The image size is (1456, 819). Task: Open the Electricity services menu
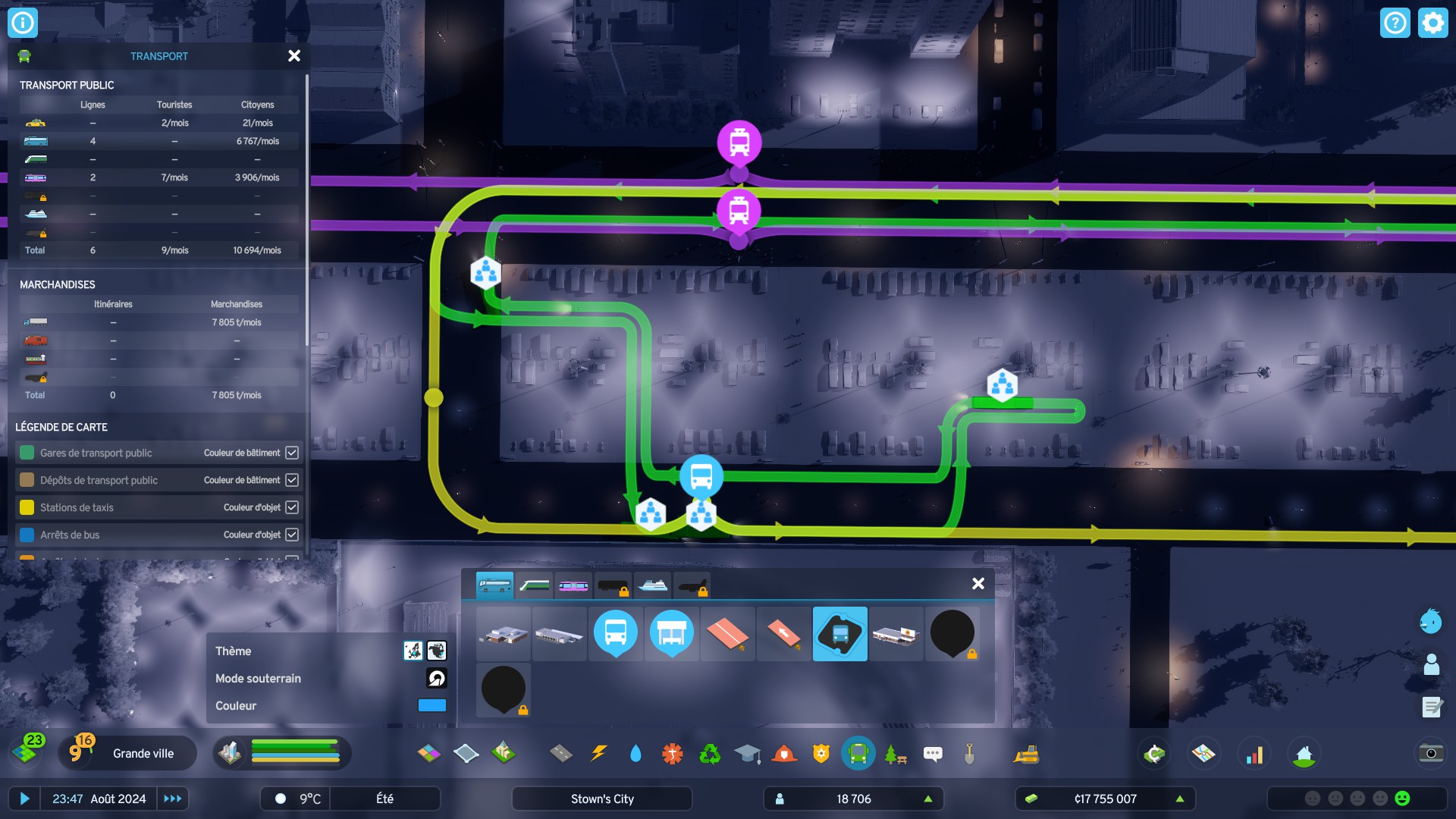[x=599, y=753]
